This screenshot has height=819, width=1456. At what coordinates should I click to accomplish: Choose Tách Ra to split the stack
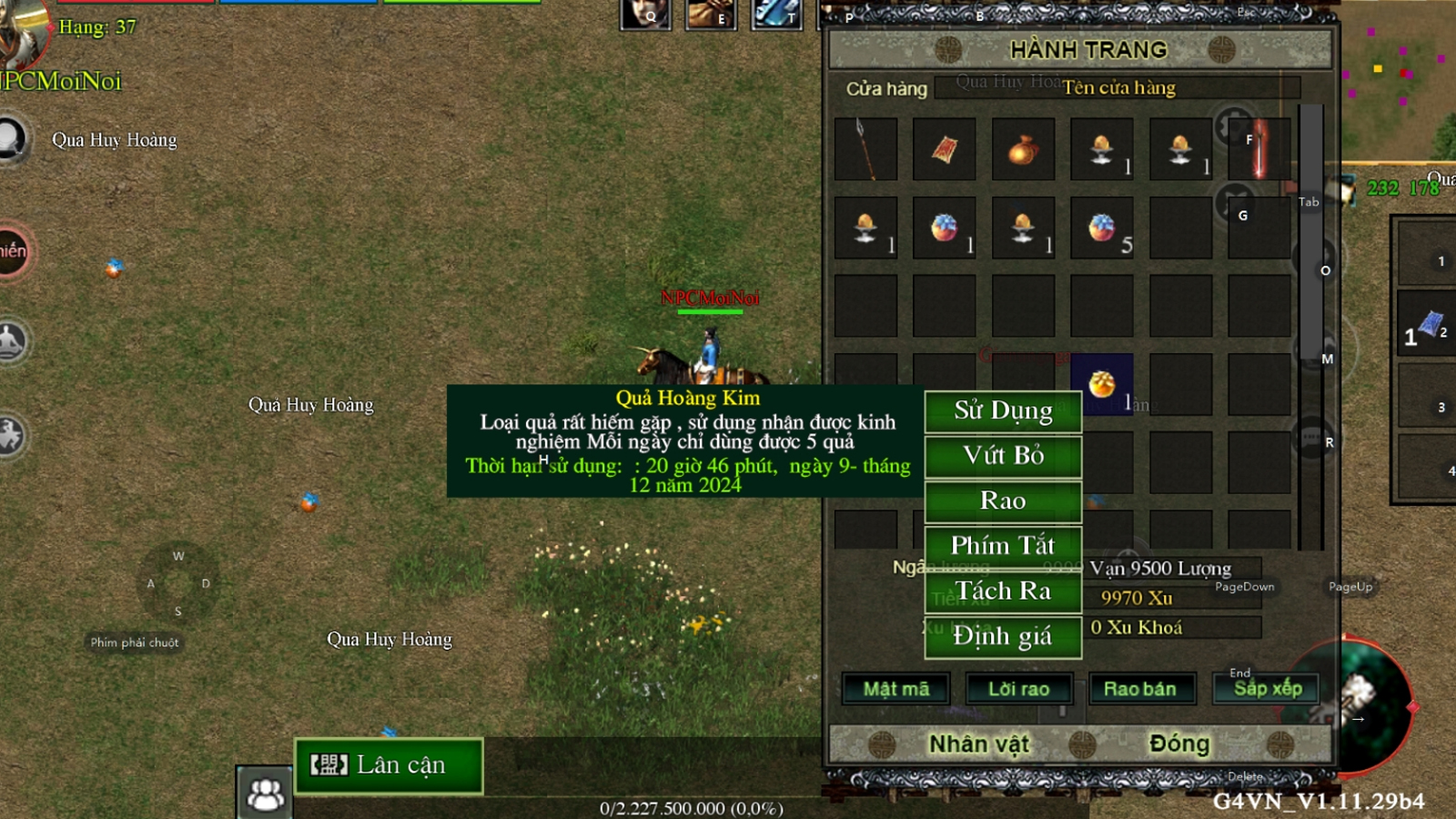pos(1003,591)
